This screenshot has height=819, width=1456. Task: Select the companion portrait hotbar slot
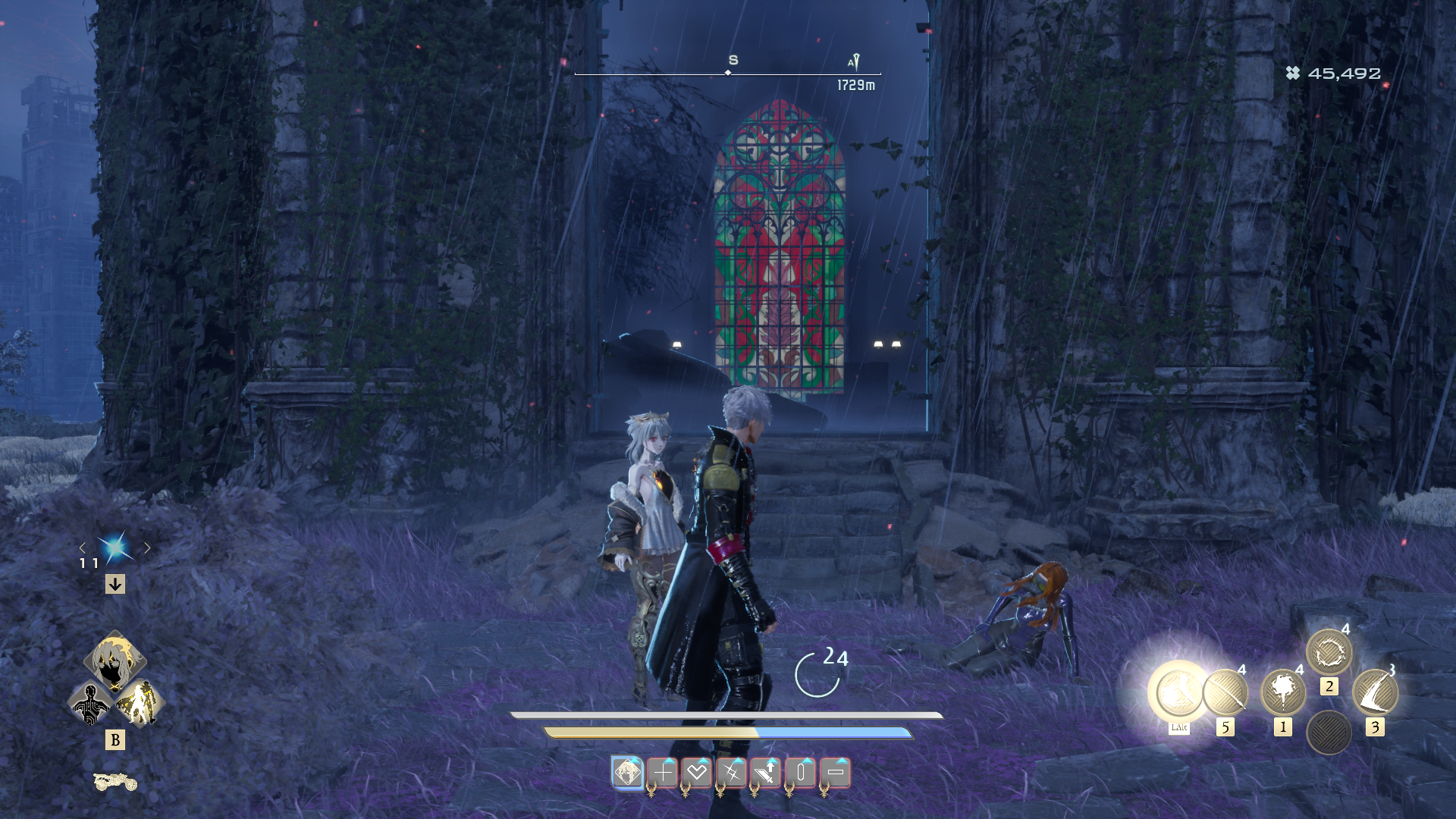pyautogui.click(x=627, y=773)
